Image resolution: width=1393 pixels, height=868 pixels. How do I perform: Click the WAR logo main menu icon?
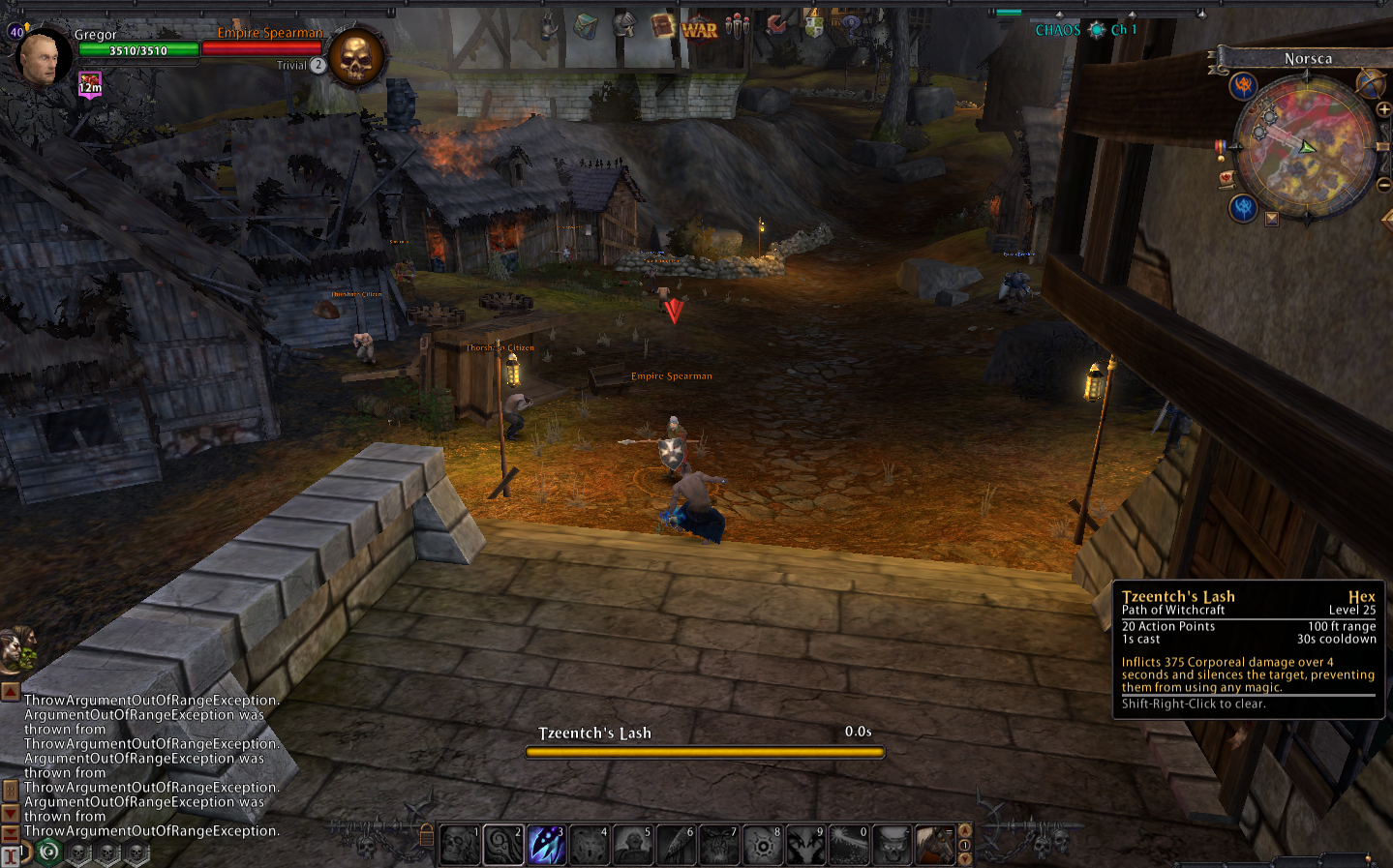tap(699, 26)
